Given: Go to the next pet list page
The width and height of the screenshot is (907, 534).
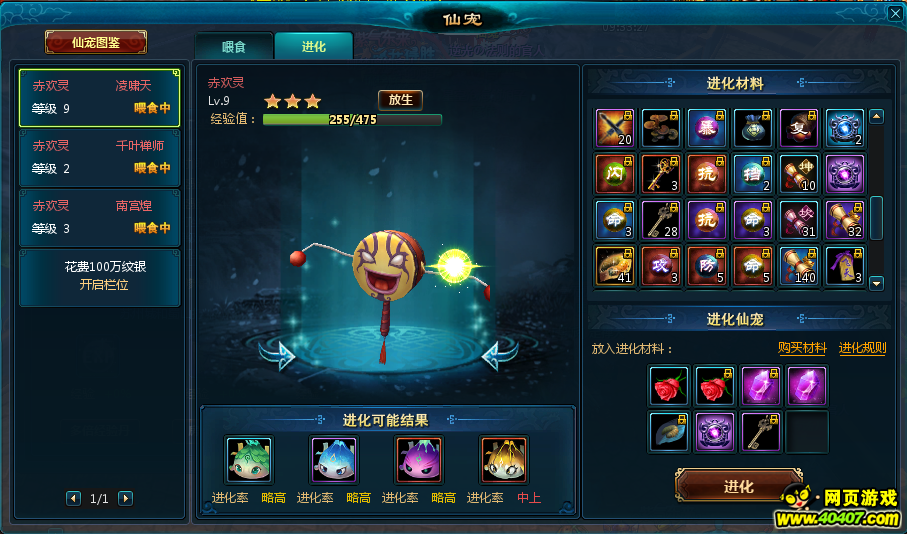Looking at the screenshot, I should coord(126,498).
